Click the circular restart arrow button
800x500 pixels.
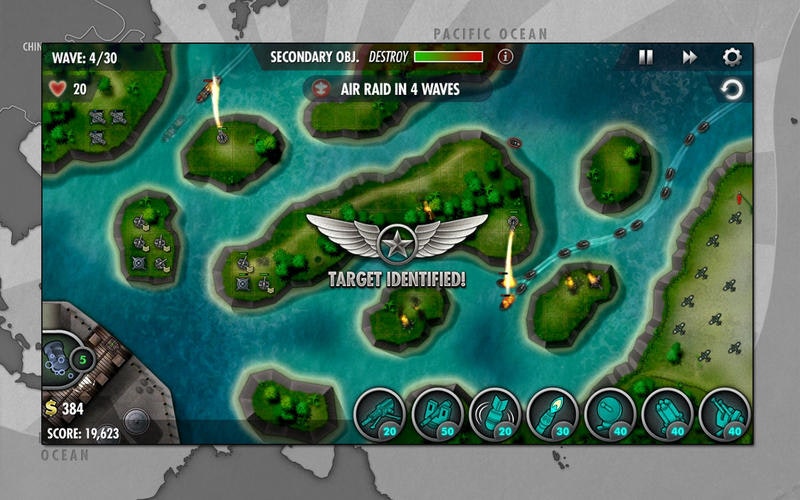point(732,90)
